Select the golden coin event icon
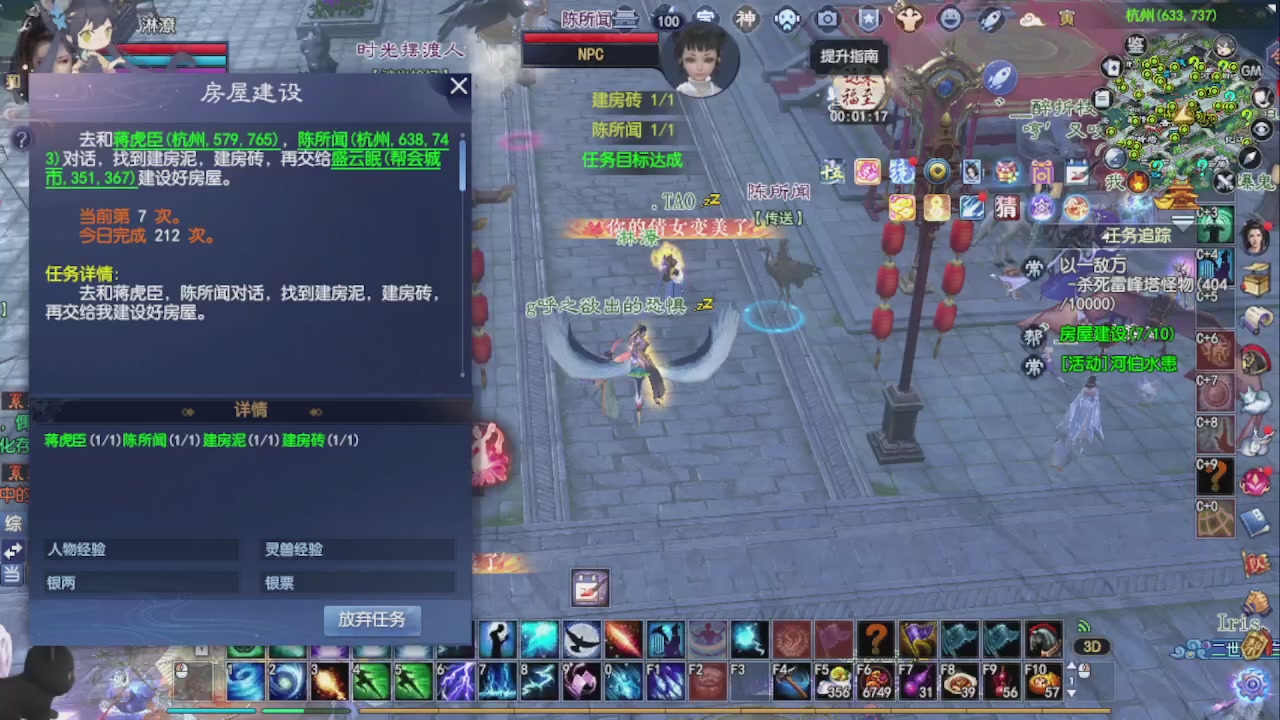1280x720 pixels. click(937, 173)
